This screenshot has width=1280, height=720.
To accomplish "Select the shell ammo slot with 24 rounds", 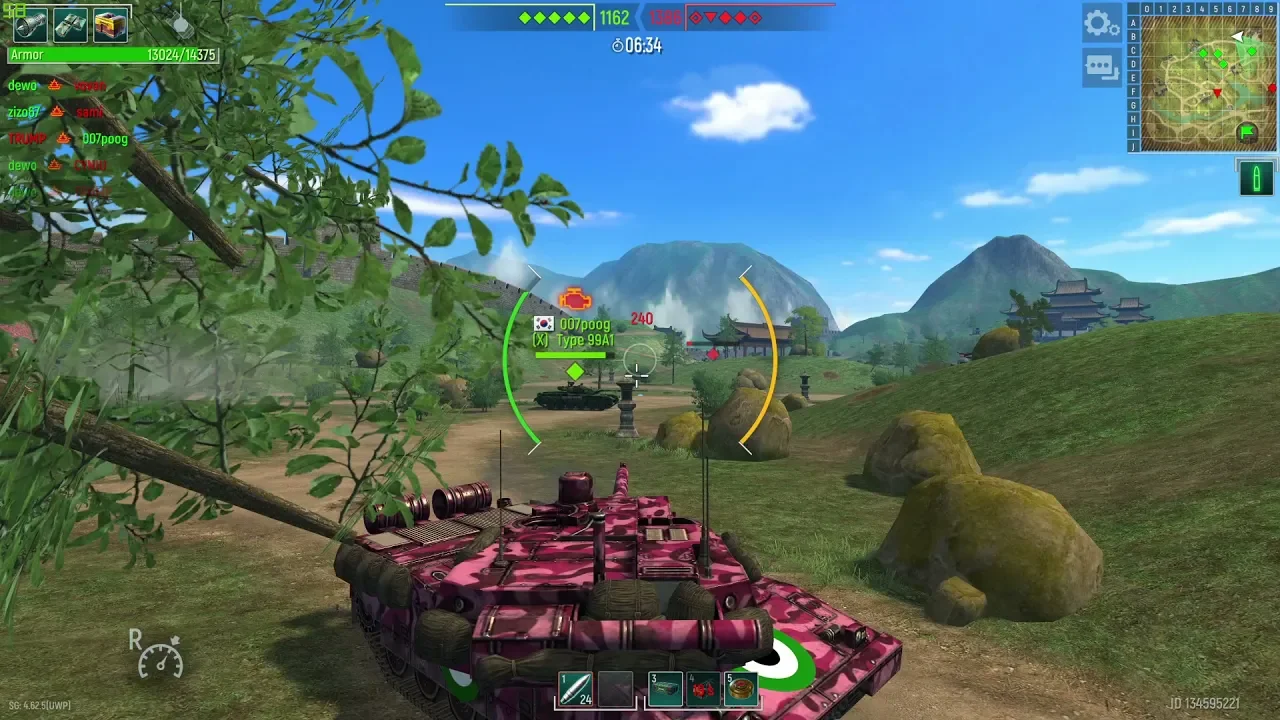I will 576,688.
